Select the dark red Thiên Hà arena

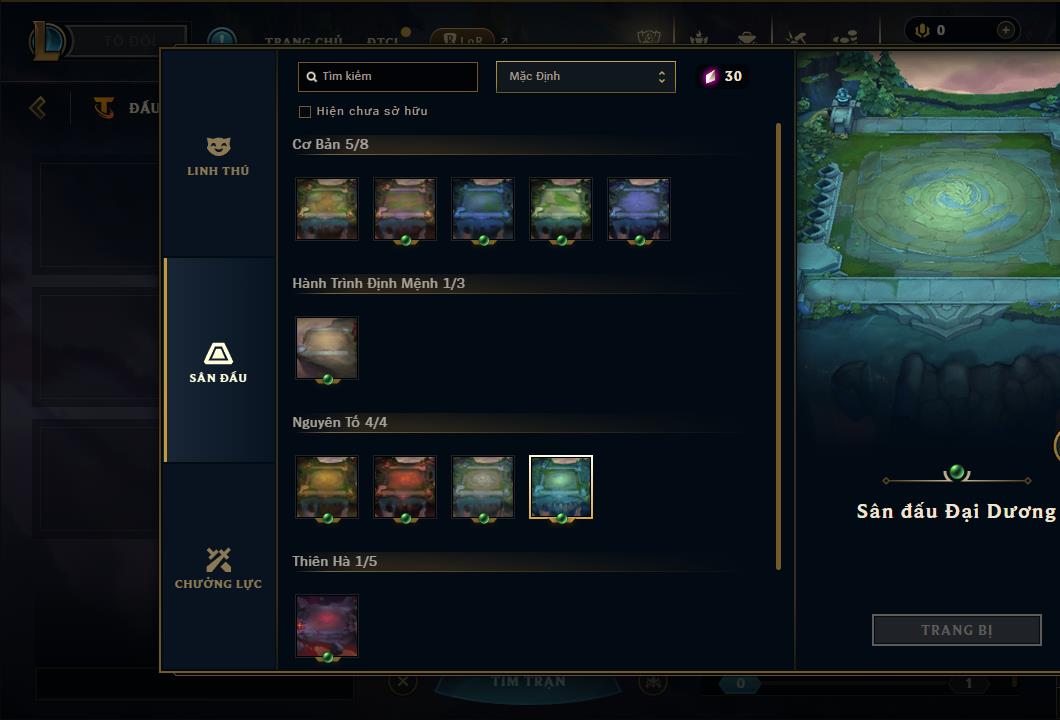(327, 626)
